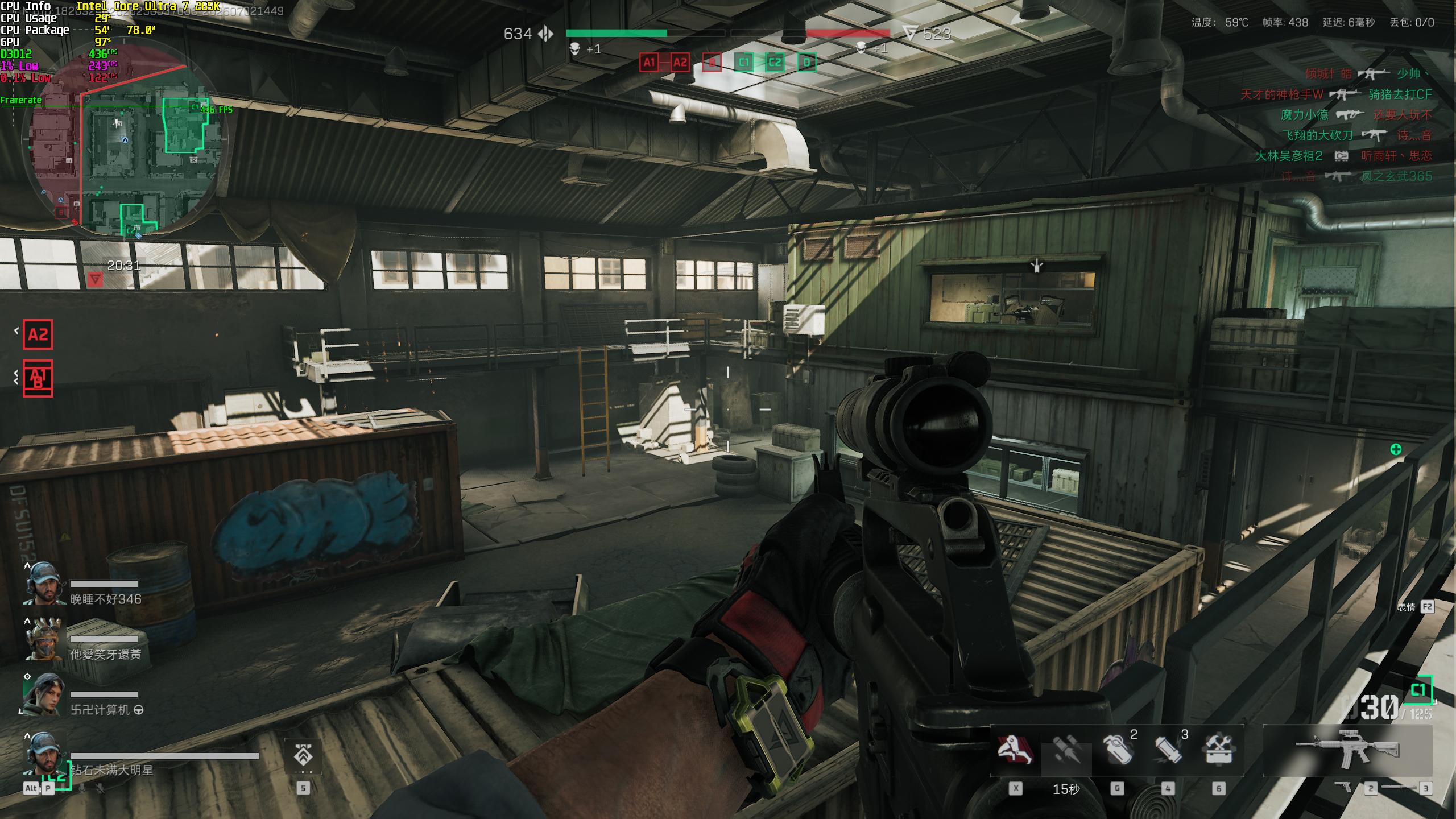This screenshot has width=1456, height=819.
Task: Select the repair toolbox gadget
Action: tap(1218, 750)
